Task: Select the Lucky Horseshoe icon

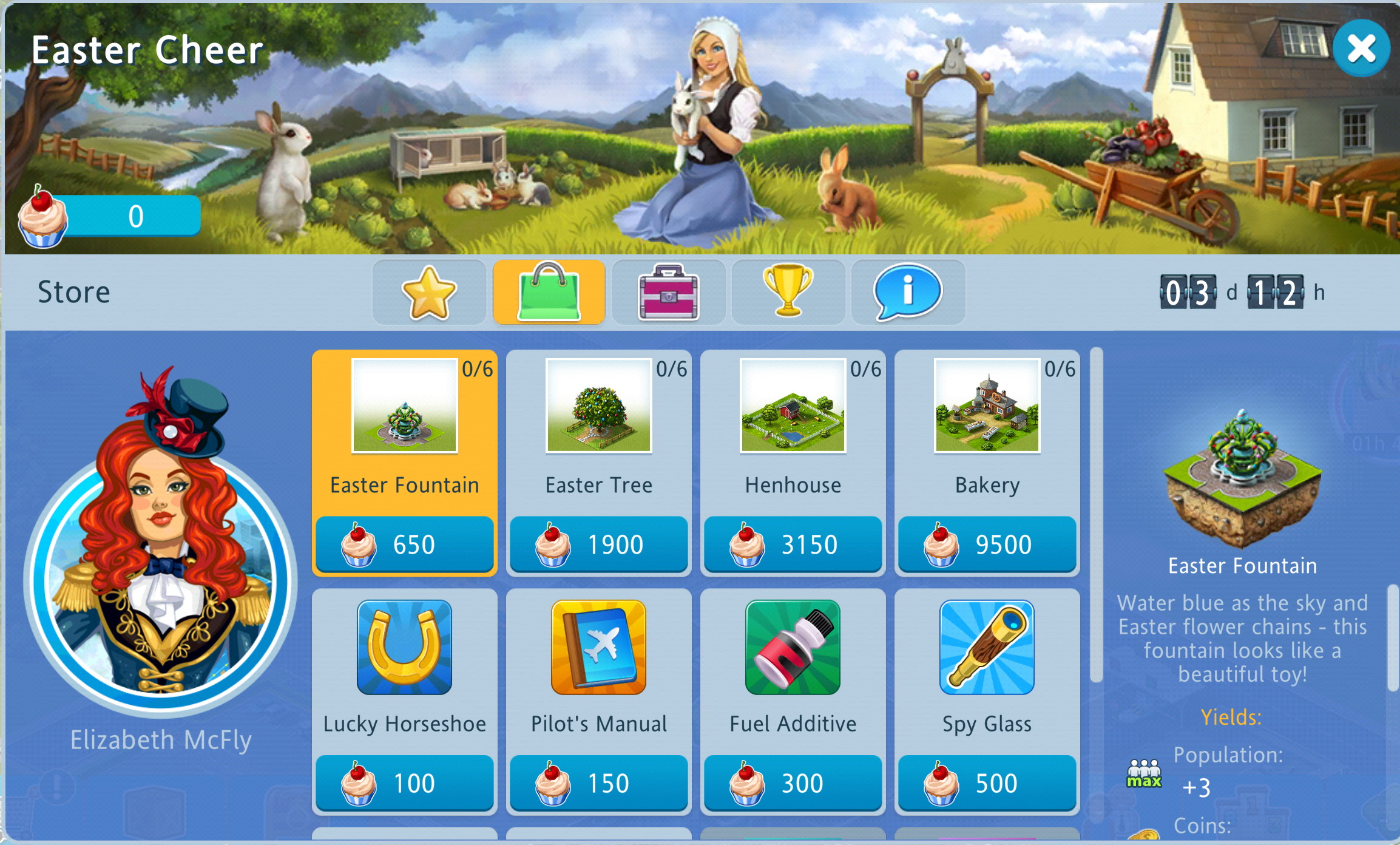Action: (404, 647)
